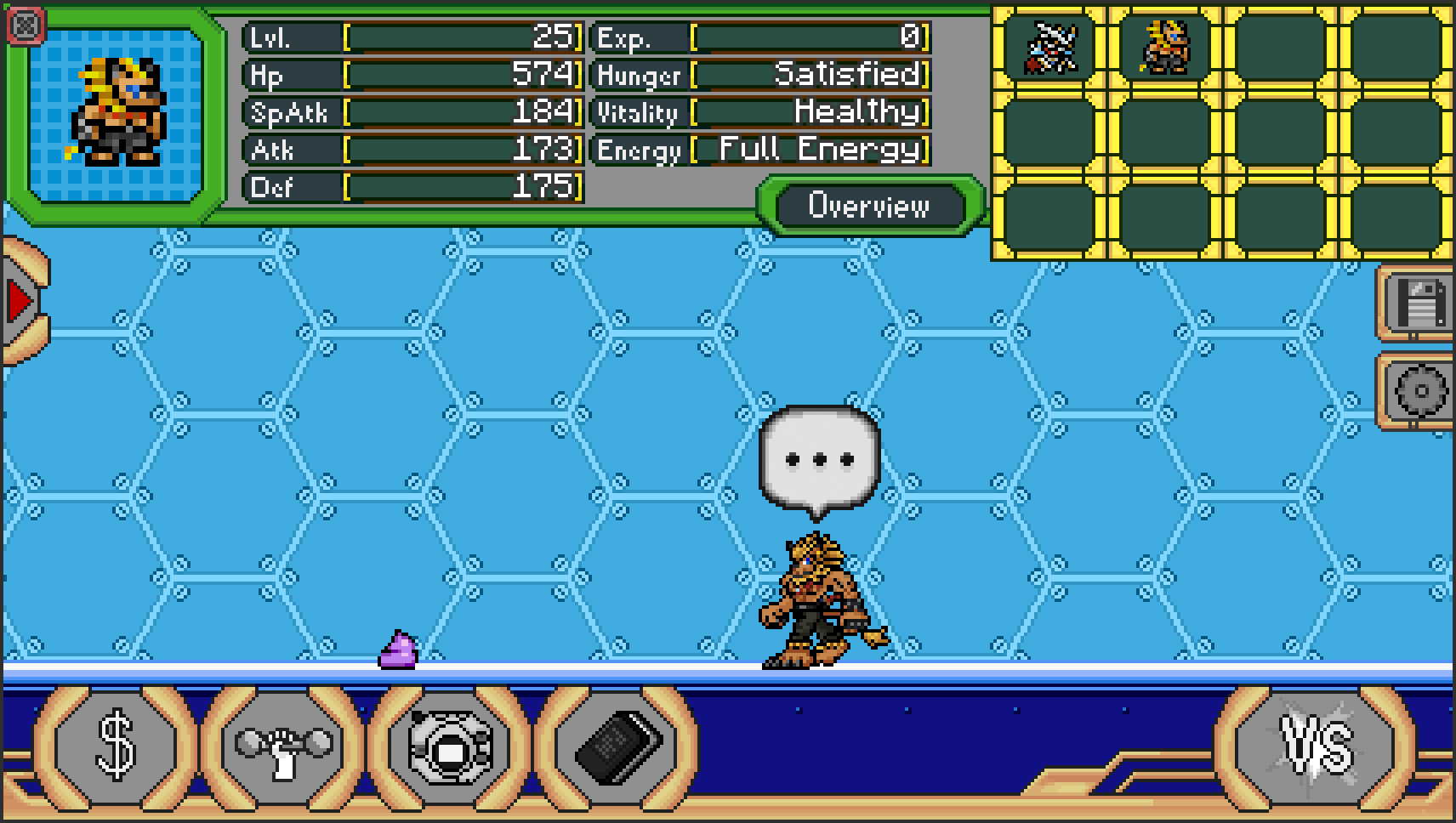
Task: Close the stats panel with the X button
Action: click(25, 25)
